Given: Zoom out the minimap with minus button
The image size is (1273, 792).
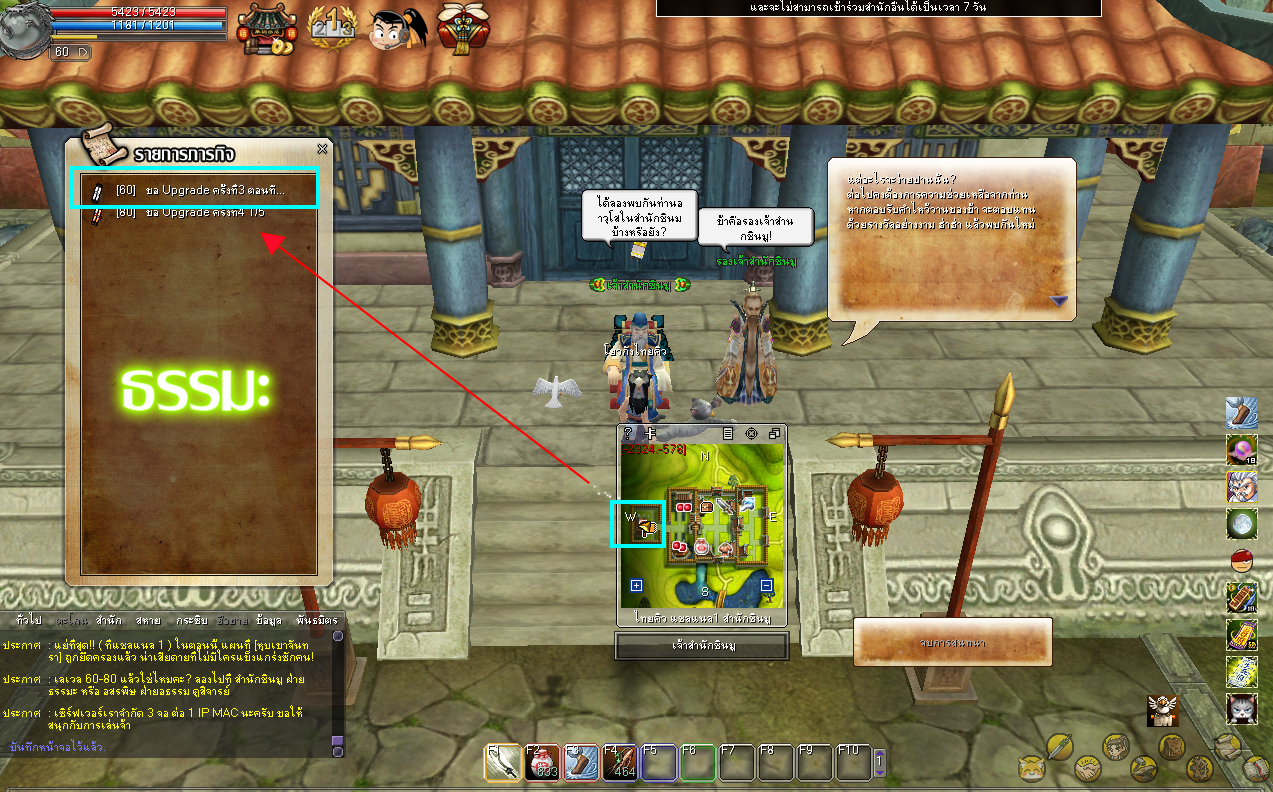Looking at the screenshot, I should [x=766, y=586].
